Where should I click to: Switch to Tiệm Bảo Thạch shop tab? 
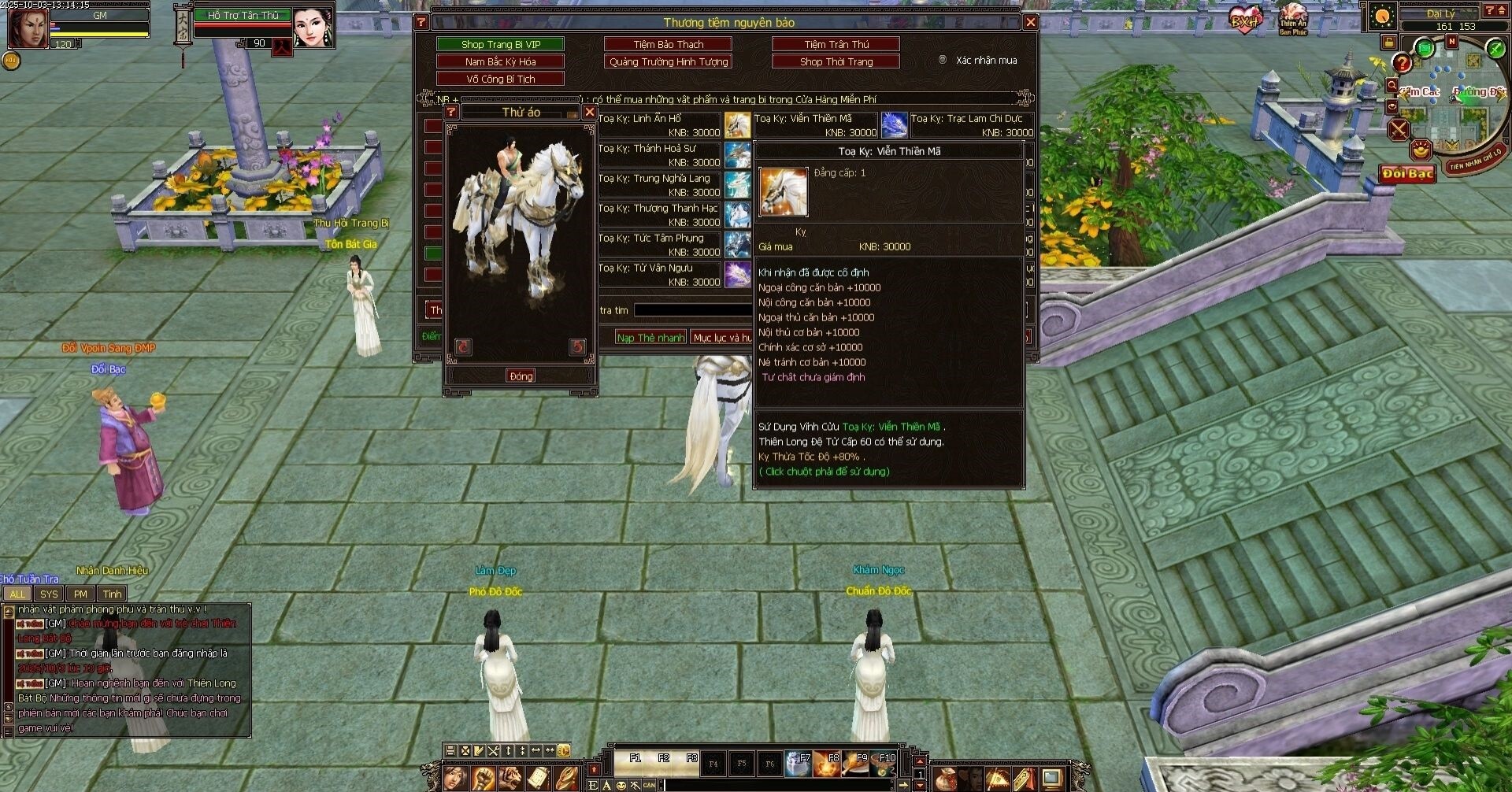click(x=668, y=44)
